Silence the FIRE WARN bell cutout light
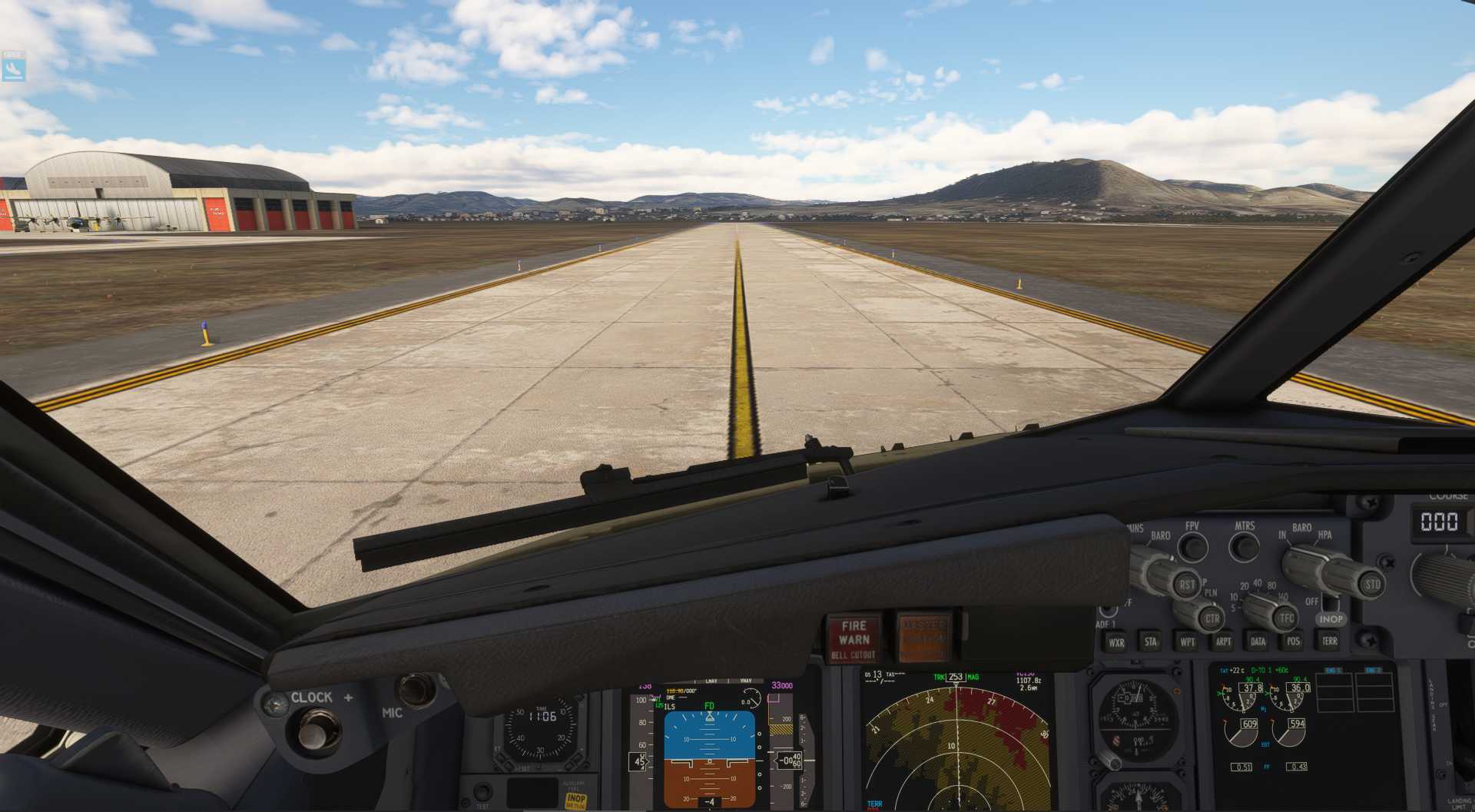Viewport: 1475px width, 812px height. coord(854,638)
